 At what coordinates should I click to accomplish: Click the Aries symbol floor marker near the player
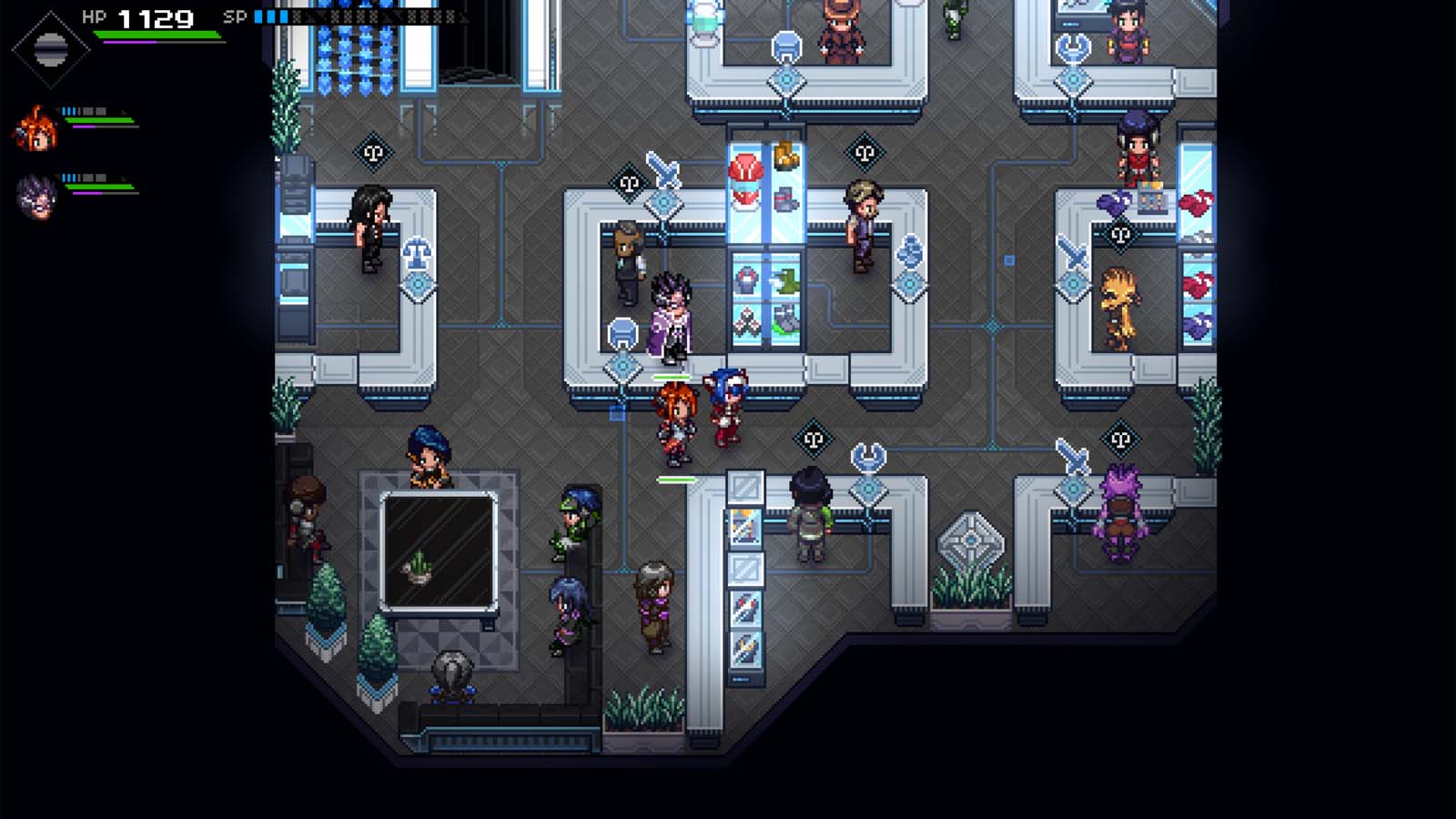[813, 438]
